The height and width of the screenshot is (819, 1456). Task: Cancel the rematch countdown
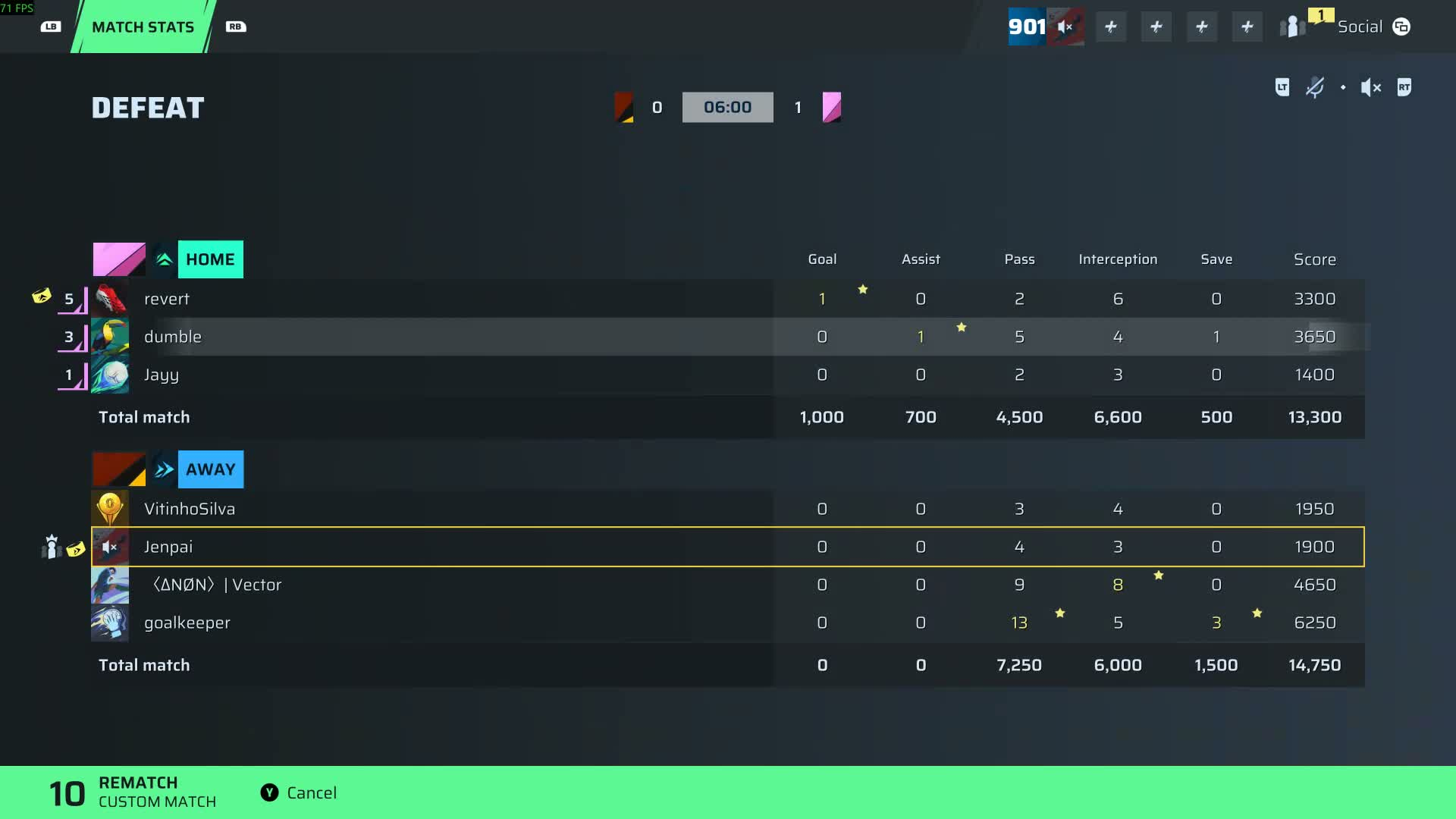300,792
